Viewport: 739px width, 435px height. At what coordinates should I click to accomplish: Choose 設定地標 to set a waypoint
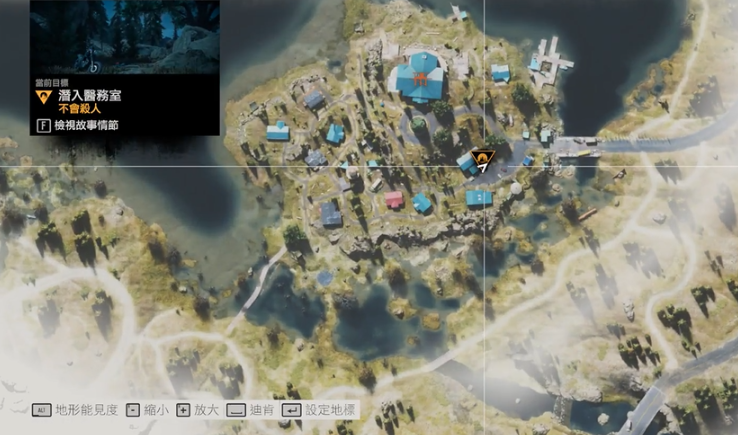[x=319, y=411]
